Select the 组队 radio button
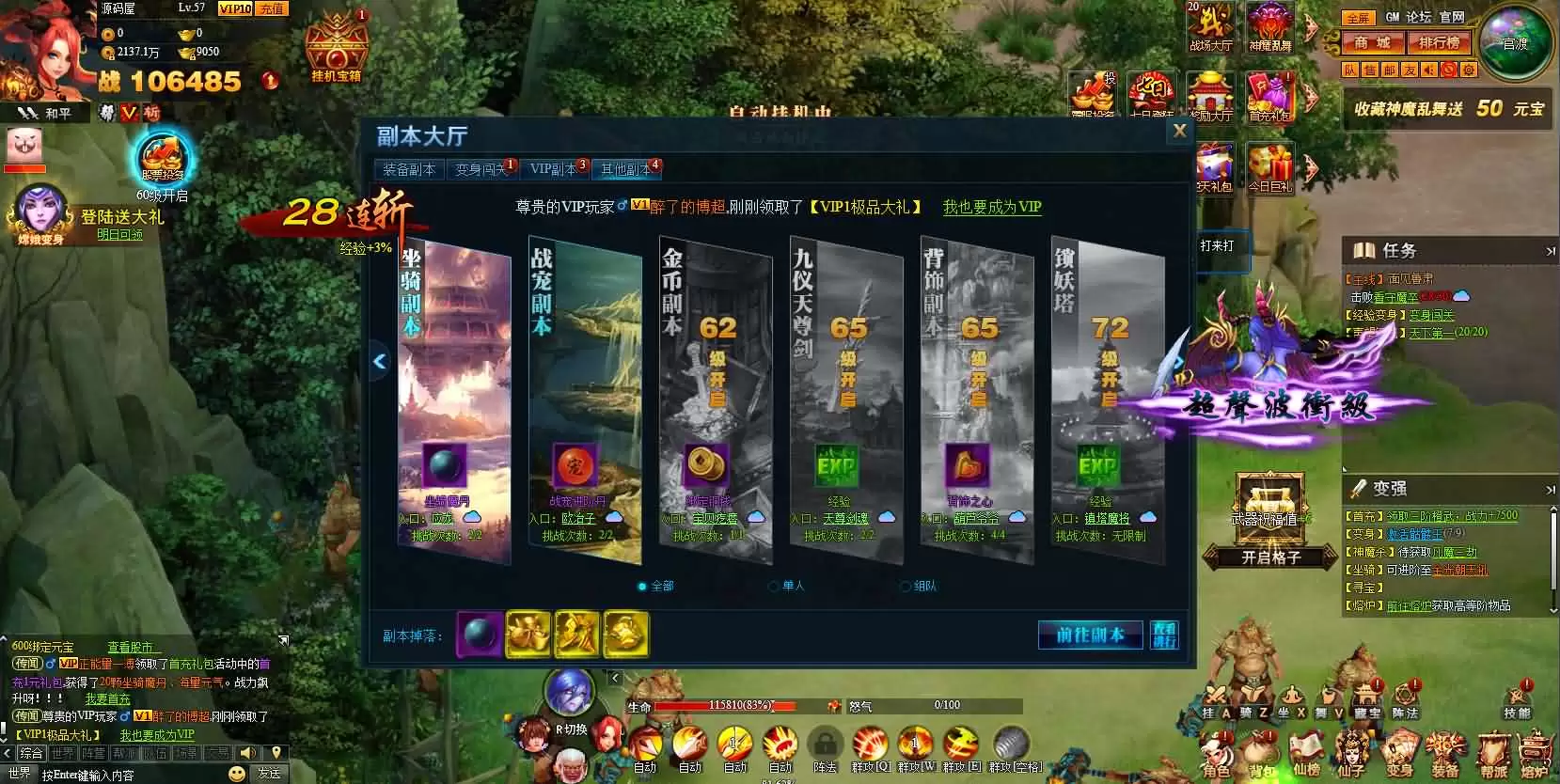This screenshot has width=1560, height=784. click(905, 585)
